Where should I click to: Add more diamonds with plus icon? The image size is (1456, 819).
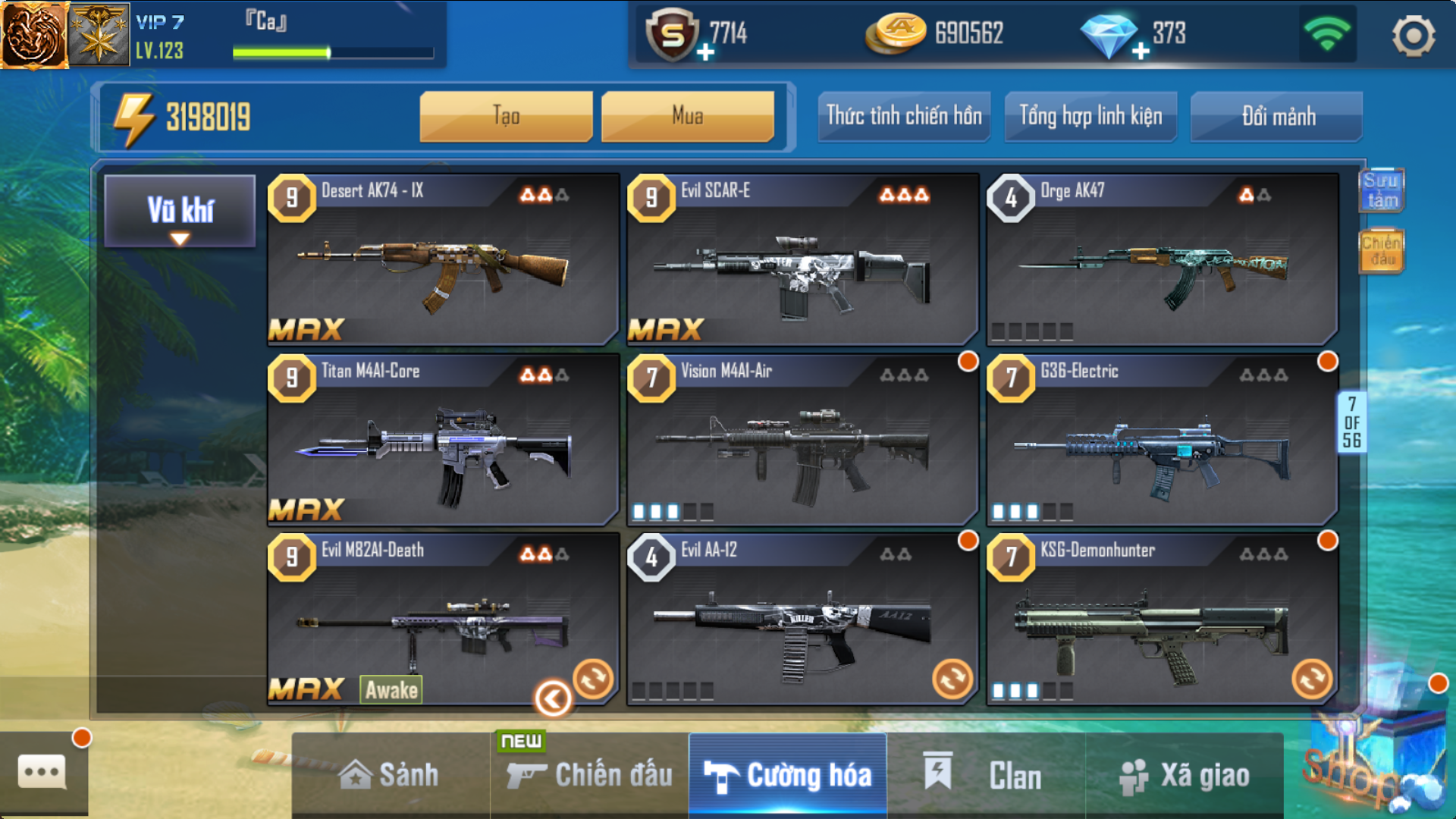tap(1141, 51)
